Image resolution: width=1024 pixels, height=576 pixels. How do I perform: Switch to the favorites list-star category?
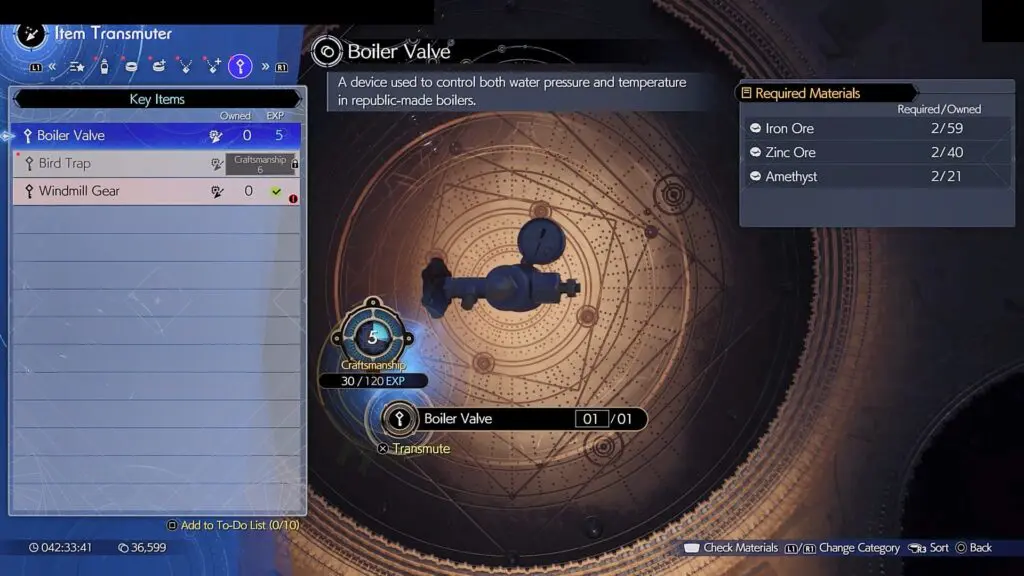click(x=76, y=67)
